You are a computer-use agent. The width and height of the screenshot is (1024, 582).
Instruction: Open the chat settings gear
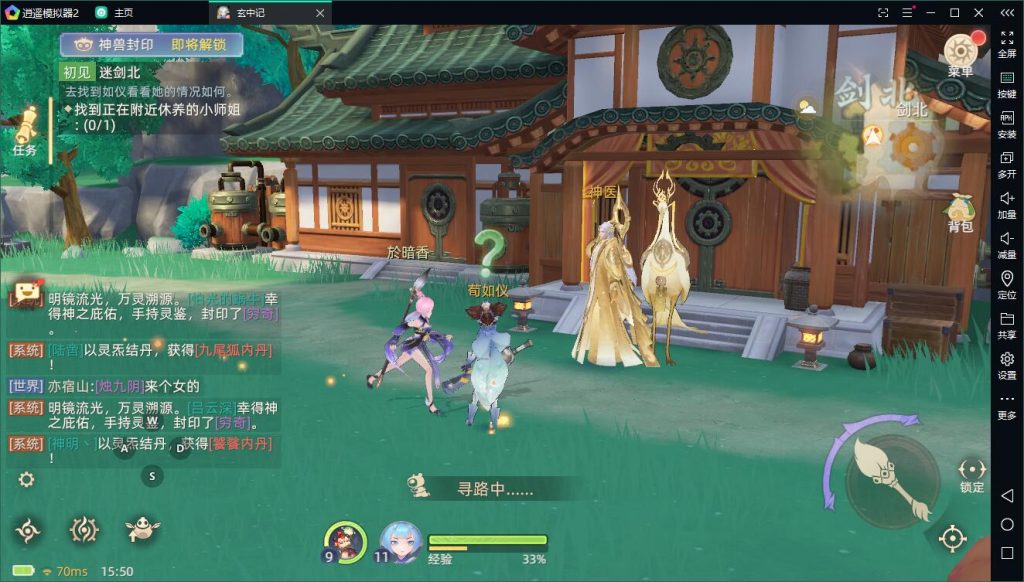[26, 479]
